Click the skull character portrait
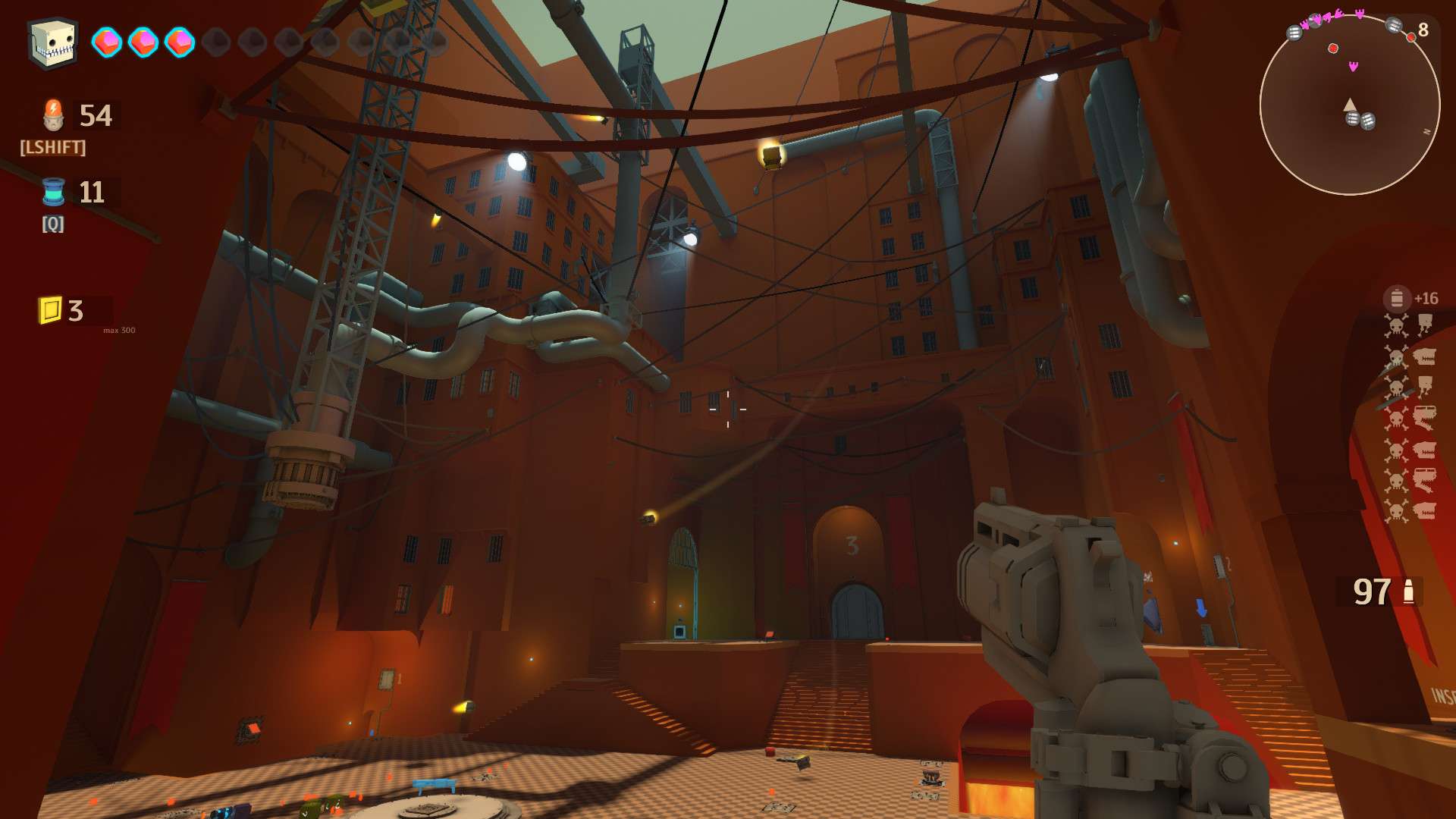 [x=53, y=42]
